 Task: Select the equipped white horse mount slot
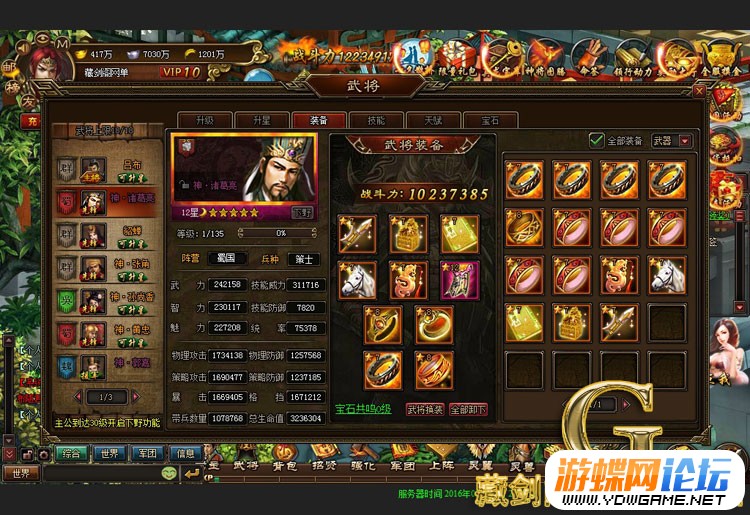pos(357,280)
